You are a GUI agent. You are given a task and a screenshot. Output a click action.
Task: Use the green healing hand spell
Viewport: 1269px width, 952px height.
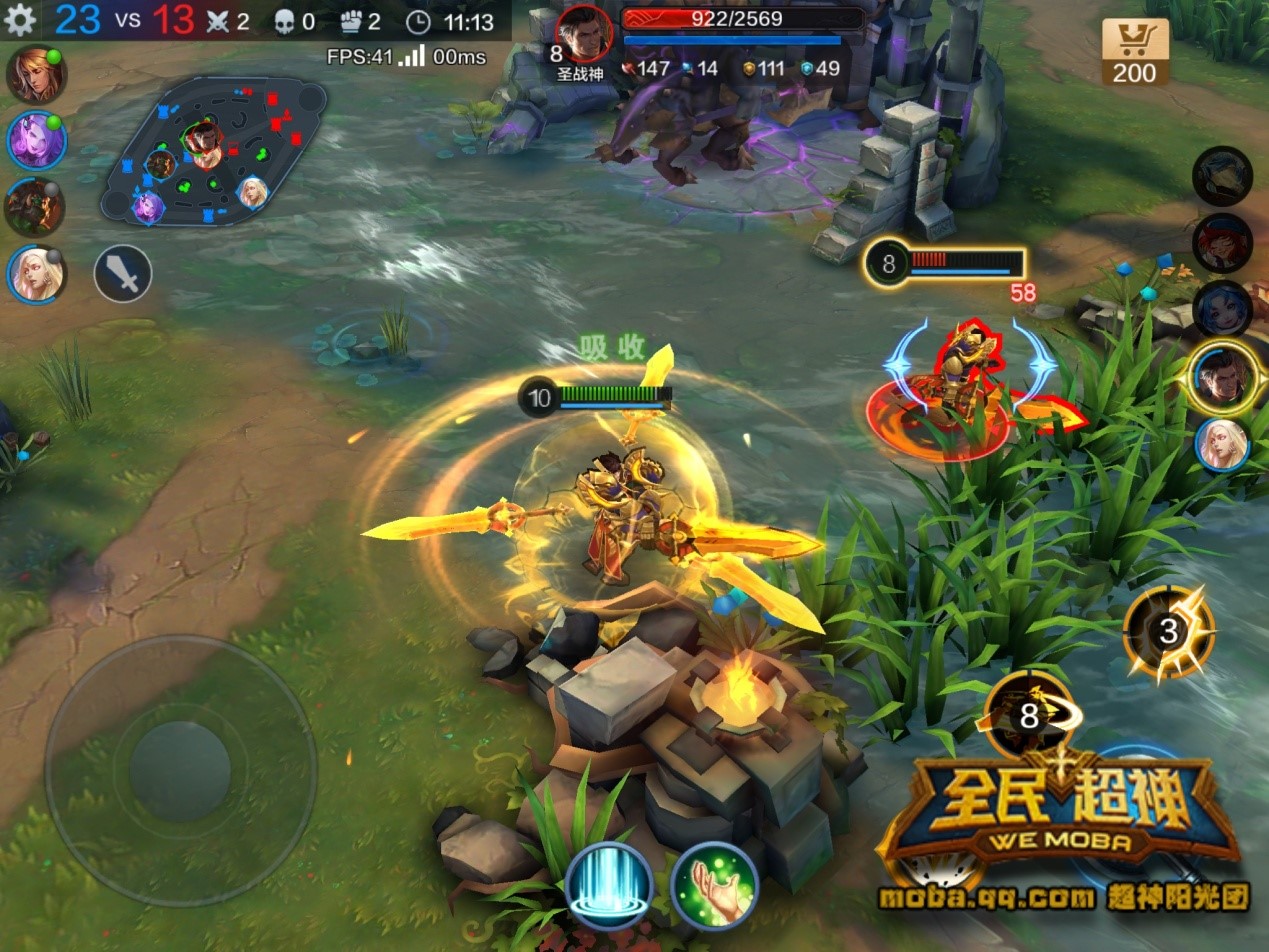coord(714,887)
